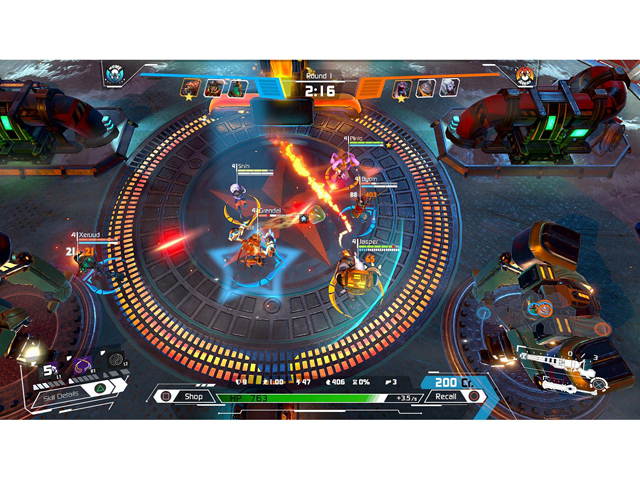Select the first blue team hero portrait
The height and width of the screenshot is (480, 640).
189,88
